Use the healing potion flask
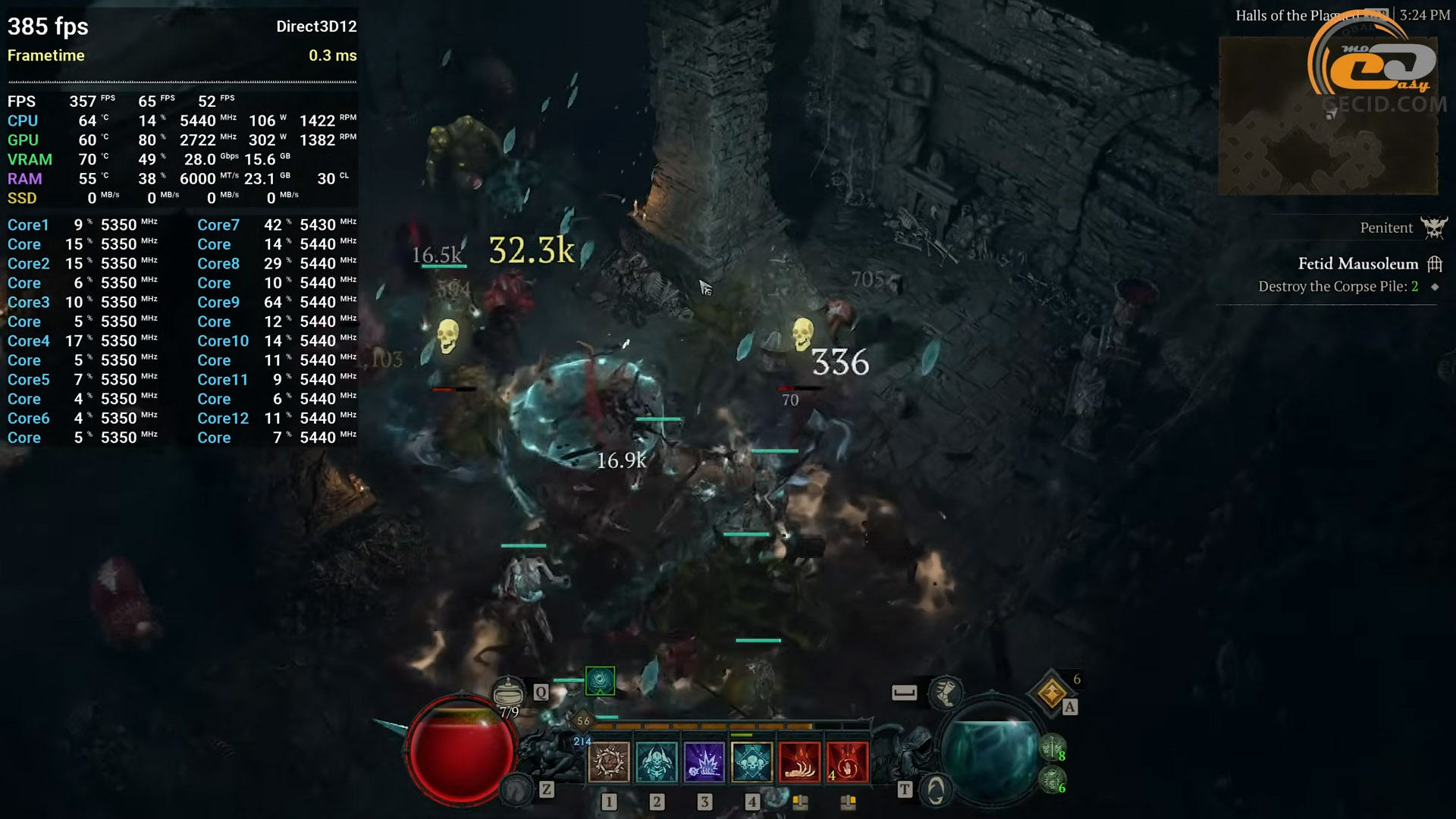This screenshot has height=819, width=1456. tap(508, 692)
